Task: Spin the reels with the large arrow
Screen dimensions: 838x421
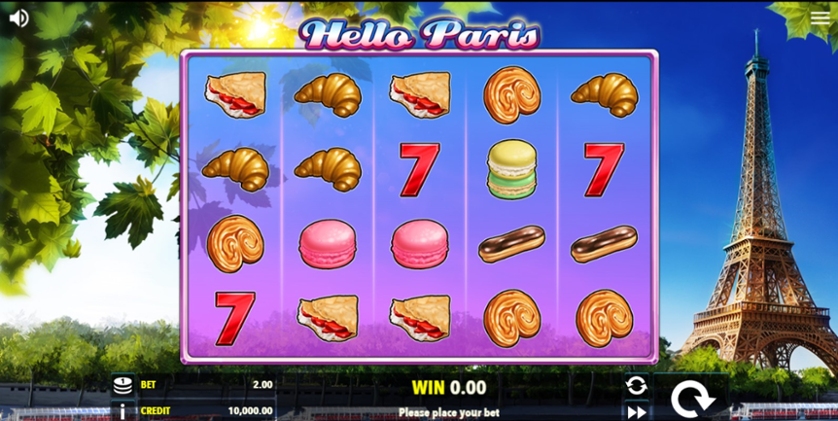Action: 688,399
